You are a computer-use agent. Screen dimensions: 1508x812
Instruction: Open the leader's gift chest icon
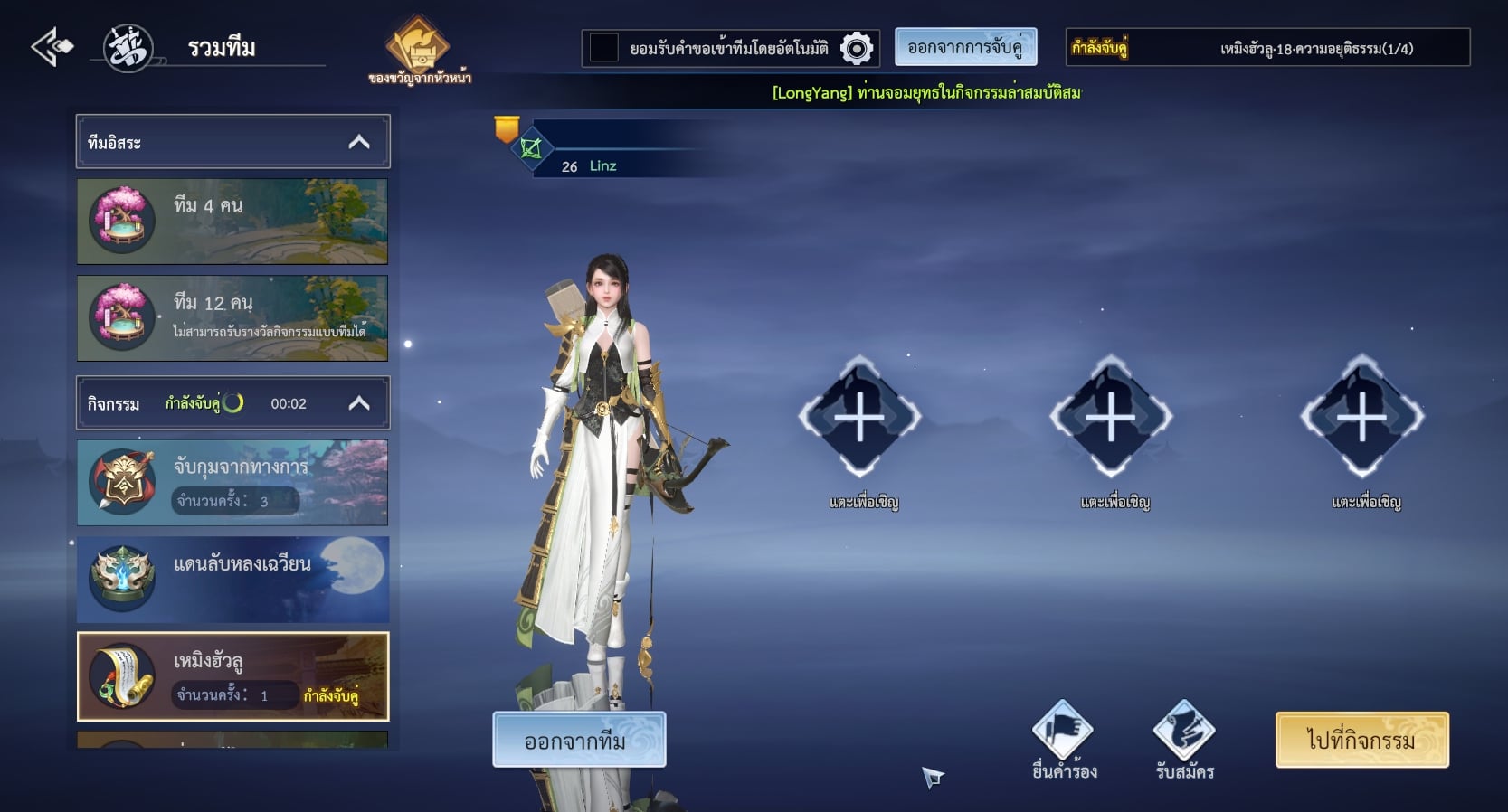pyautogui.click(x=418, y=45)
